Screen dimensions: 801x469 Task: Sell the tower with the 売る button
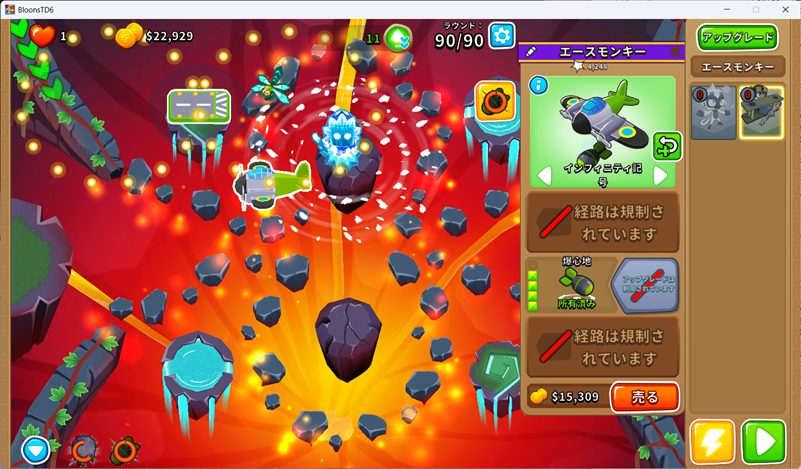(645, 397)
